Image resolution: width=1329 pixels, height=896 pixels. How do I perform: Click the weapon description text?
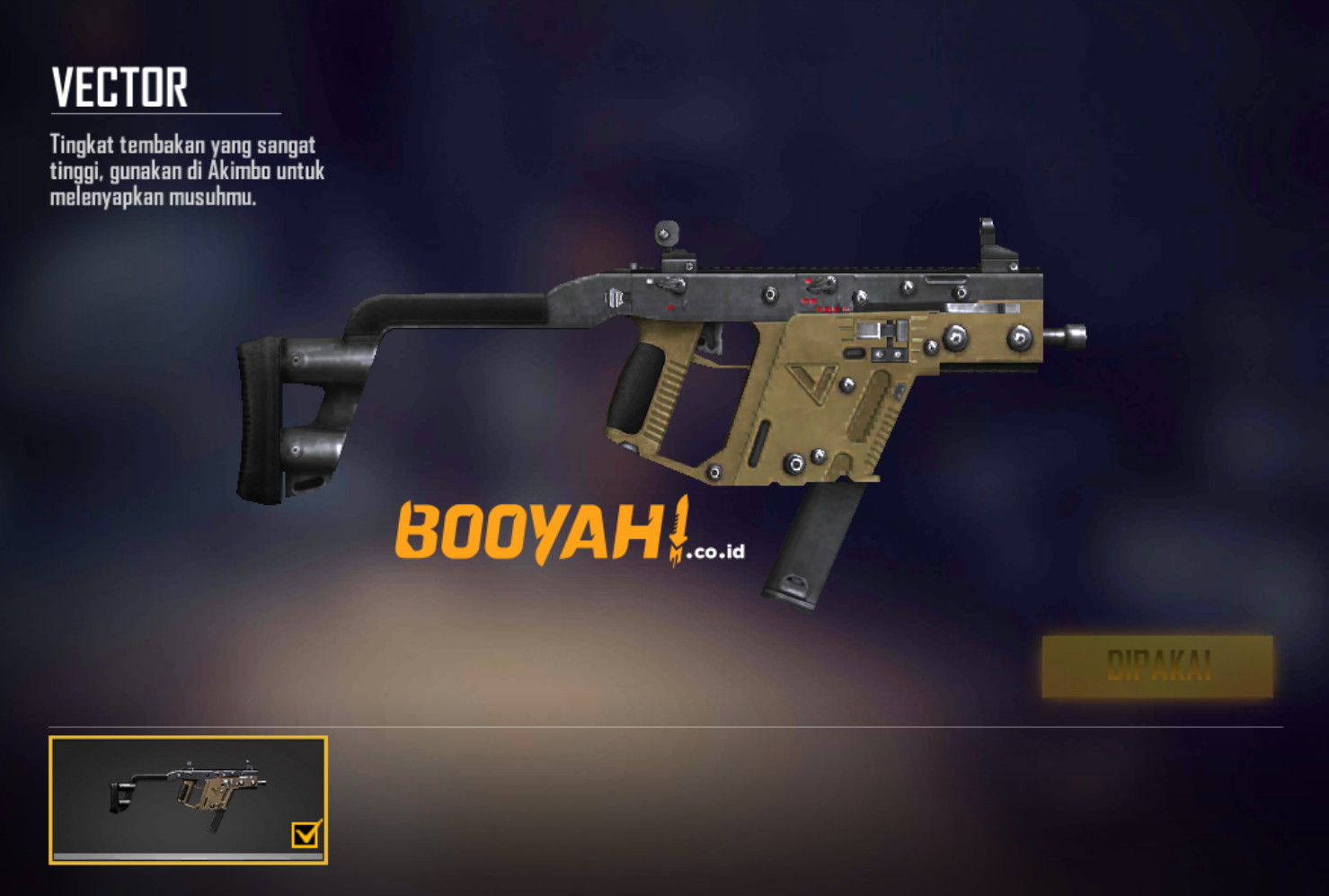[x=184, y=170]
